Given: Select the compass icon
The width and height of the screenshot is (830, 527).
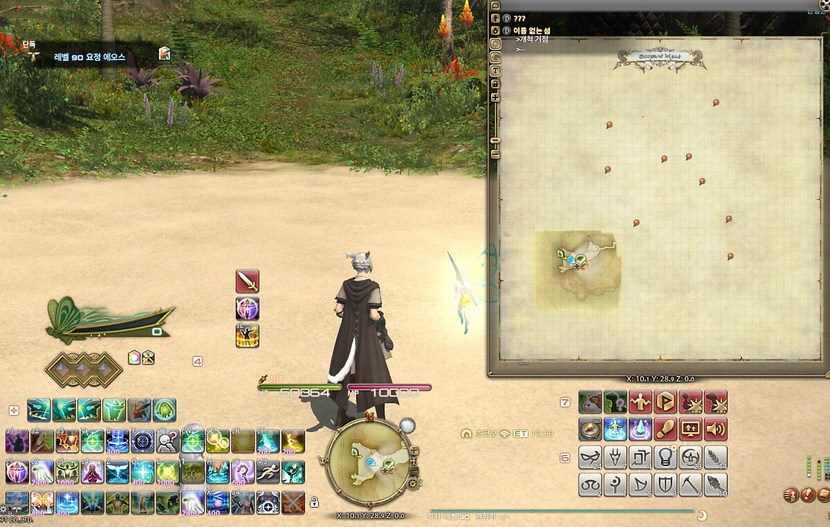Looking at the screenshot, I should [x=590, y=429].
